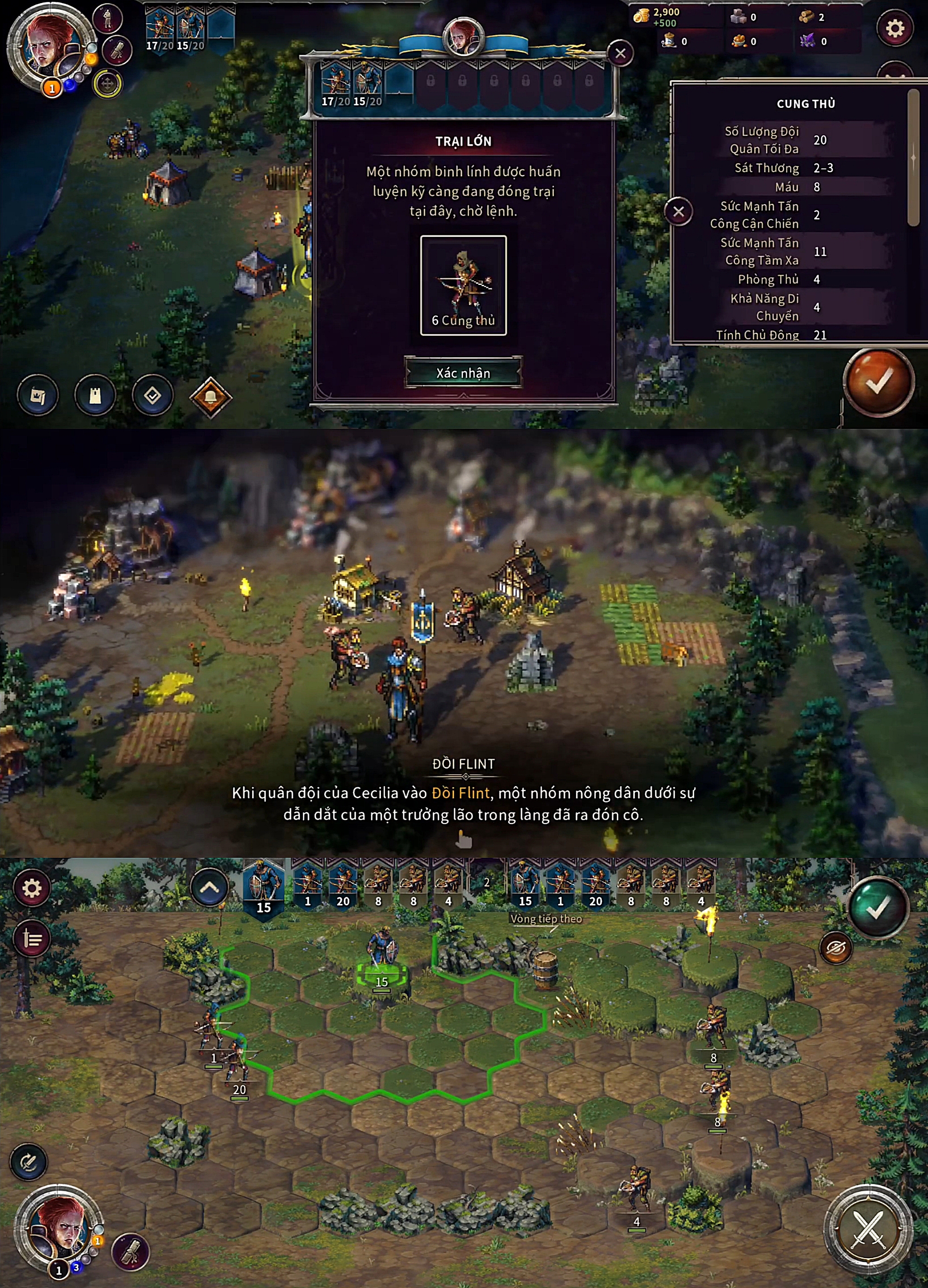Click the circular arrows auto-battle icon
The image size is (928, 1288).
pyautogui.click(x=28, y=1161)
